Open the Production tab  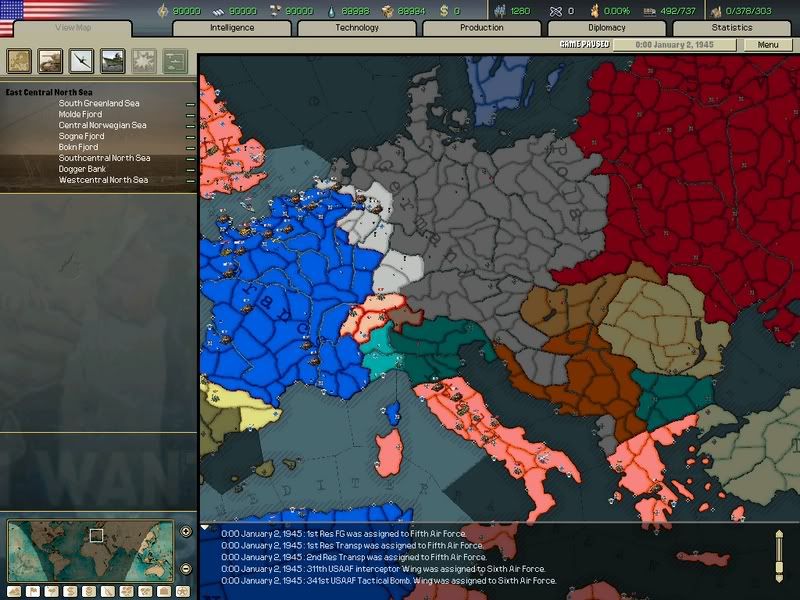[x=482, y=28]
